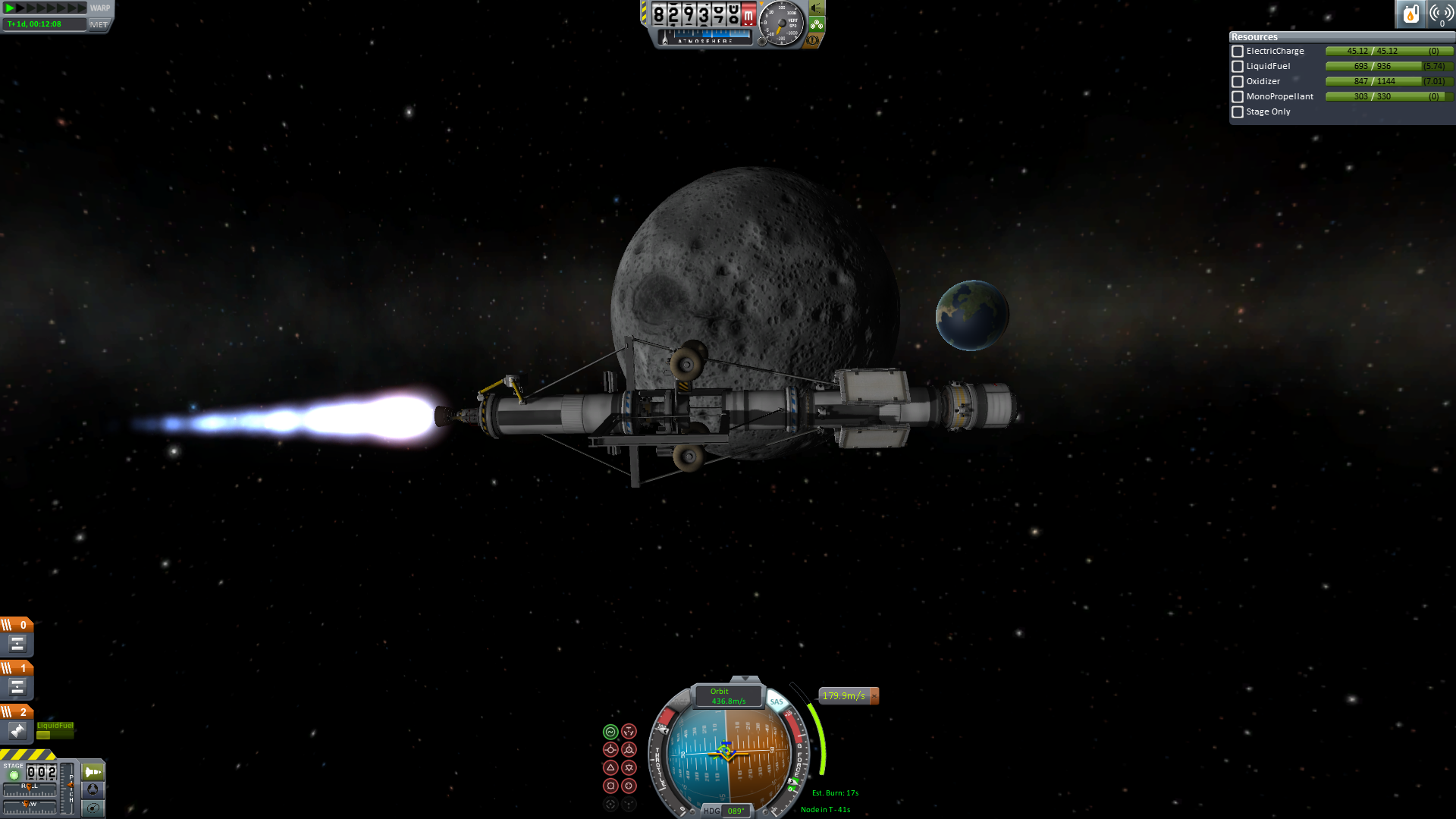
Task: Click the MET mission time toggle
Action: (x=99, y=24)
